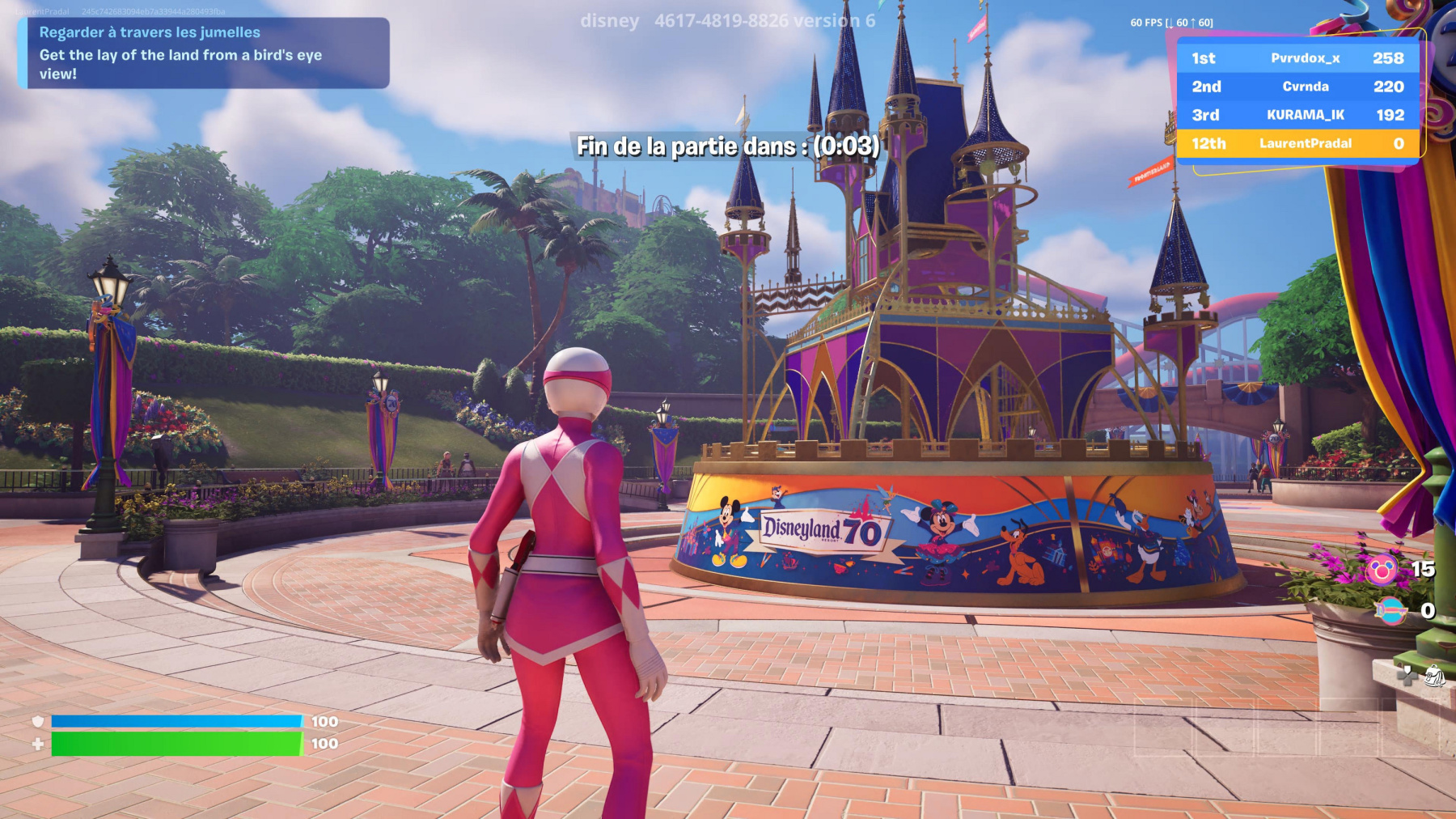Select the 1st place Pvrvdox_x leaderboard row
Viewport: 1456px width, 819px height.
coord(1297,58)
